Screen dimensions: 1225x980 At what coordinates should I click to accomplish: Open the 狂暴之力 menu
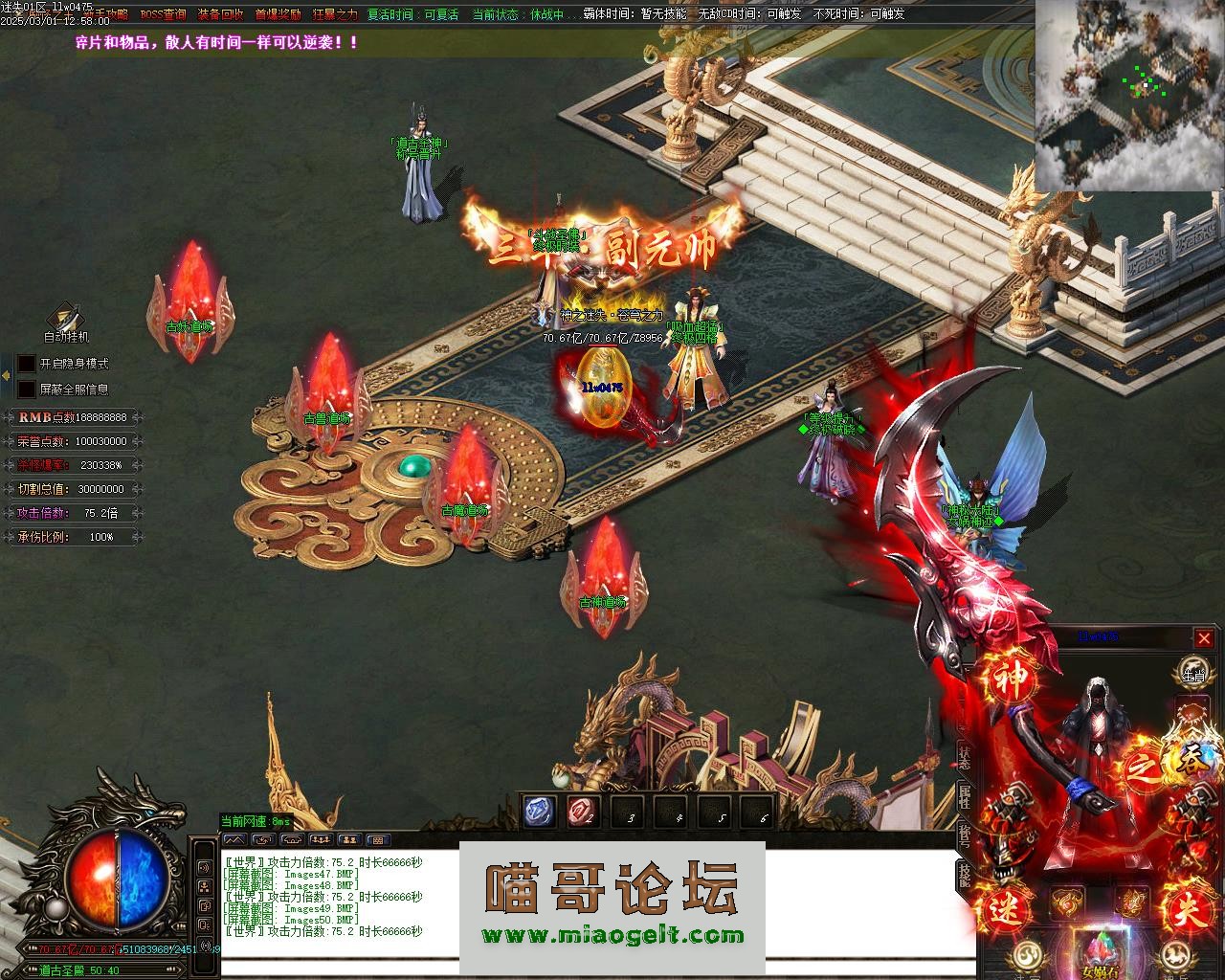pyautogui.click(x=335, y=14)
